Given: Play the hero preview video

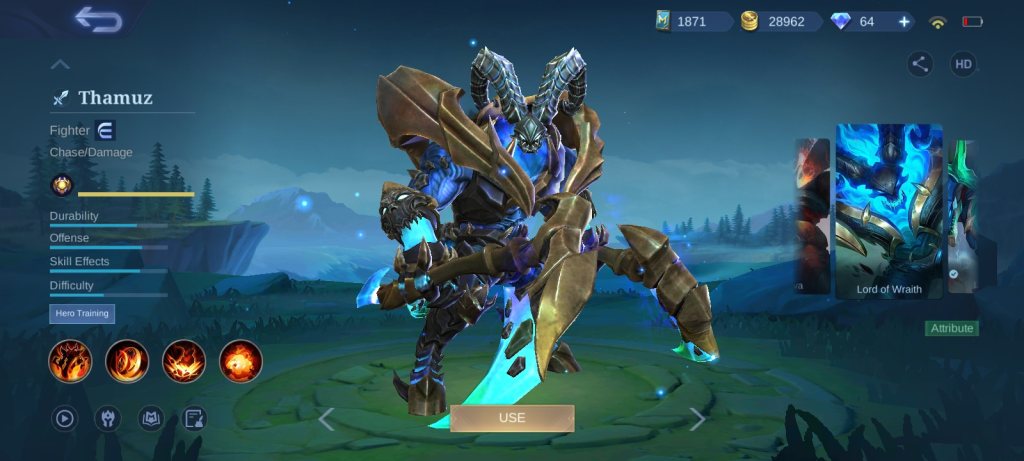Looking at the screenshot, I should coord(65,418).
